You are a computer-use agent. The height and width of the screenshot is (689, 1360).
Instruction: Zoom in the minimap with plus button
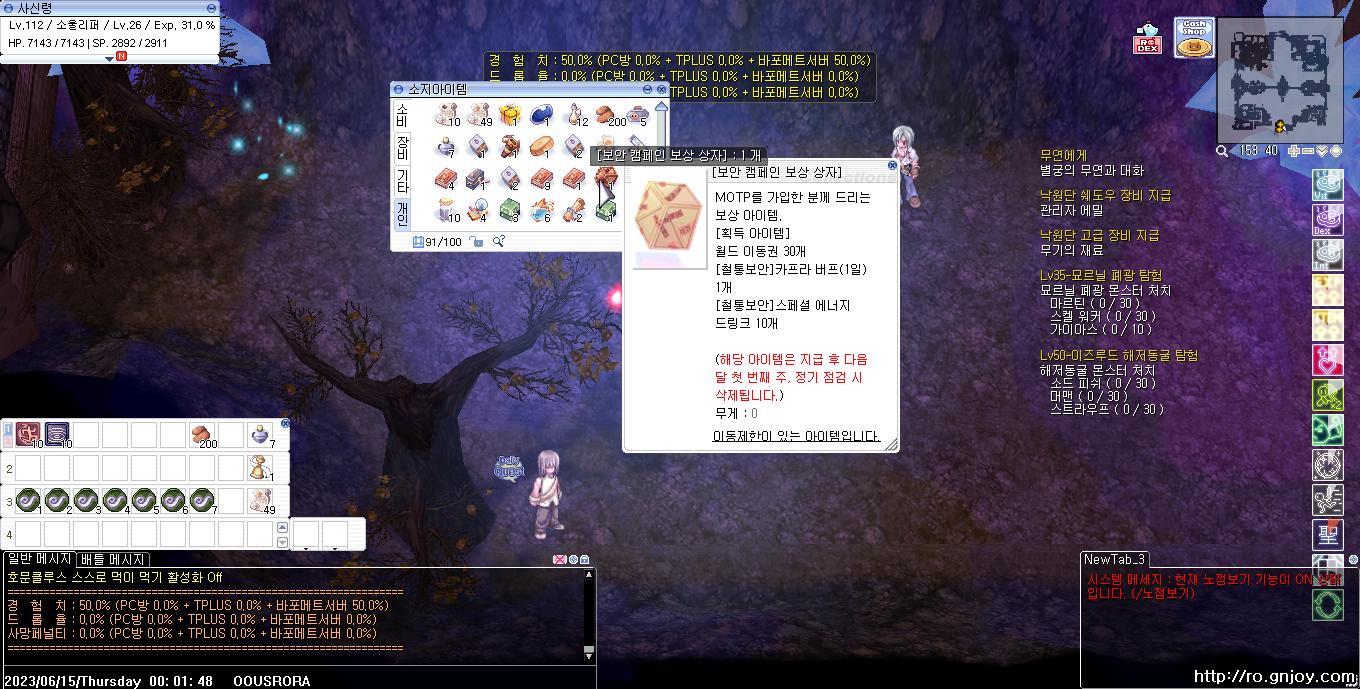[x=1295, y=151]
